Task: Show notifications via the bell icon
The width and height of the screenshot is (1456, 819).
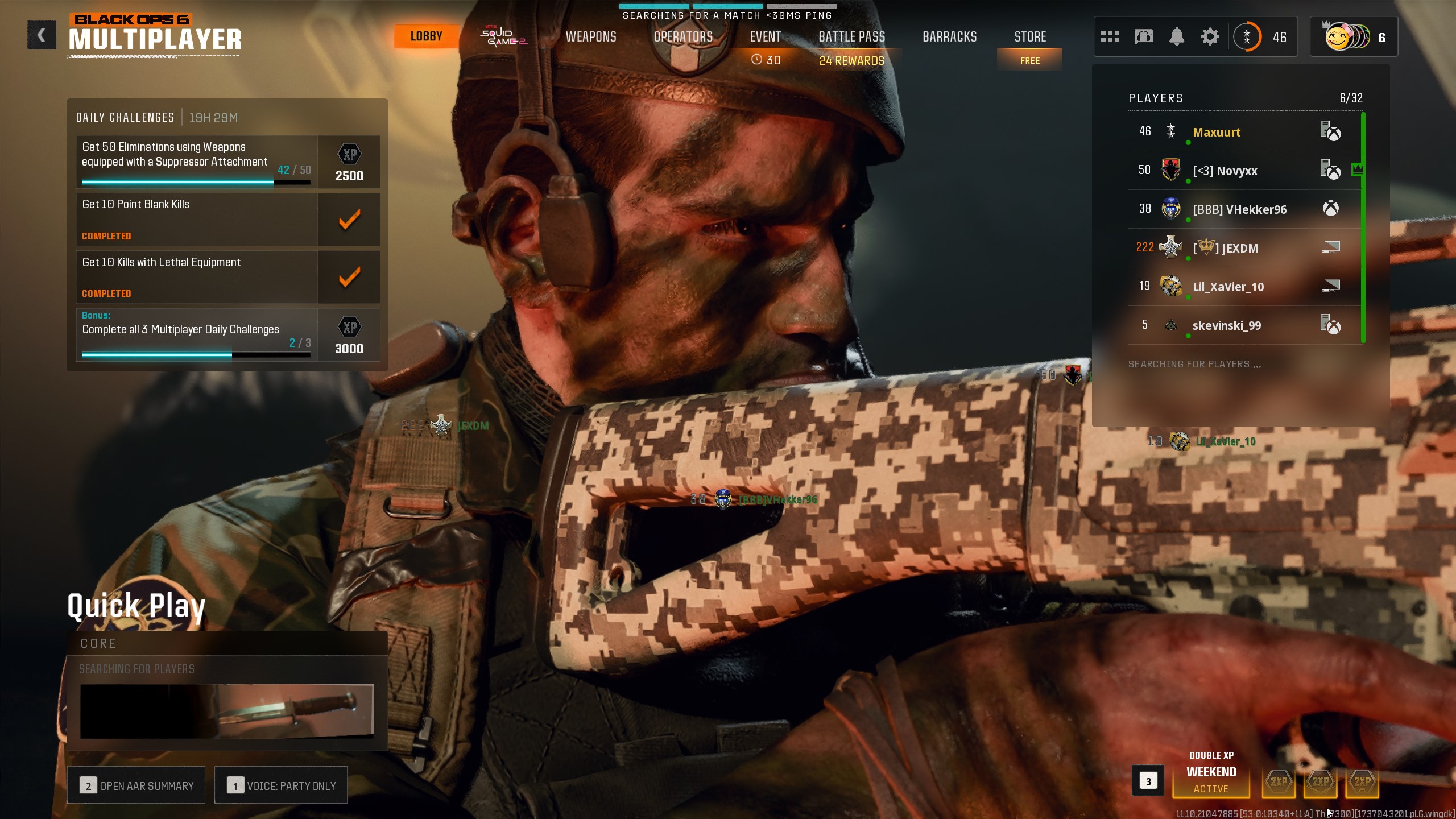Action: point(1177,37)
